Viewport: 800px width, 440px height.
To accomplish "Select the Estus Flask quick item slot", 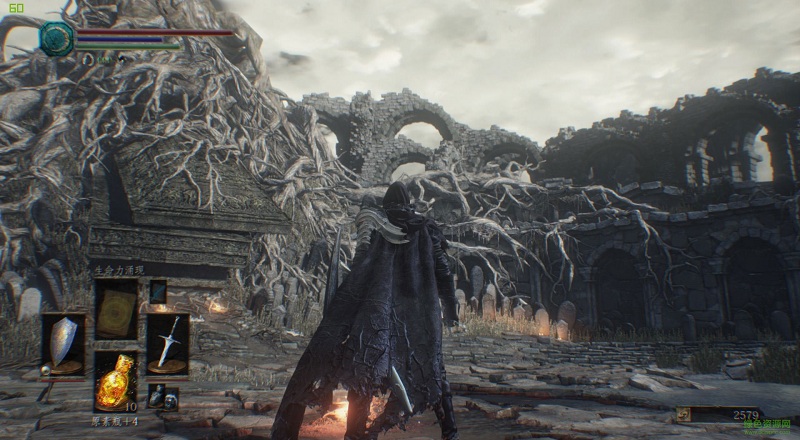I will click(x=116, y=381).
